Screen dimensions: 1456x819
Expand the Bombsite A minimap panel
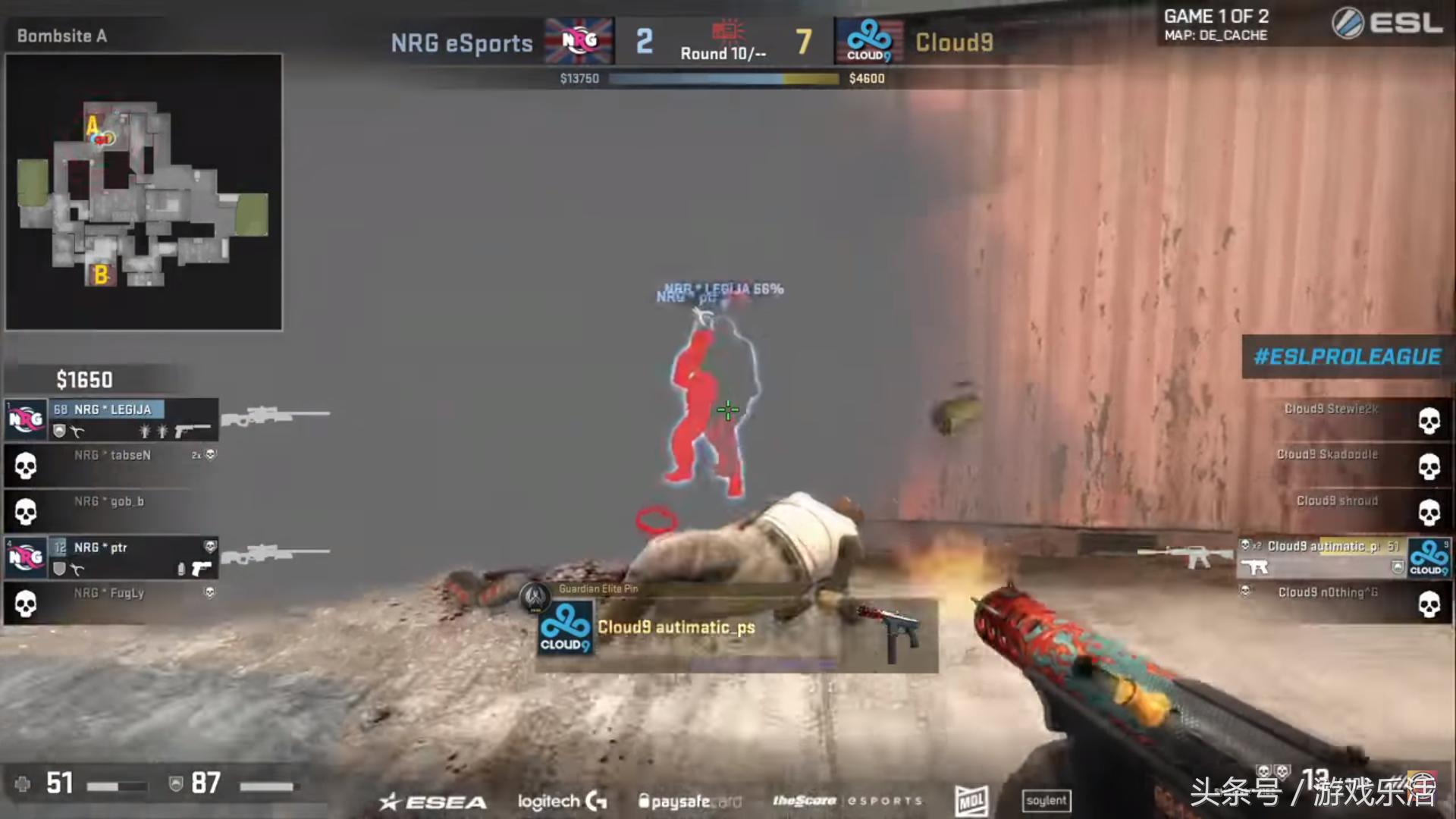tap(143, 190)
